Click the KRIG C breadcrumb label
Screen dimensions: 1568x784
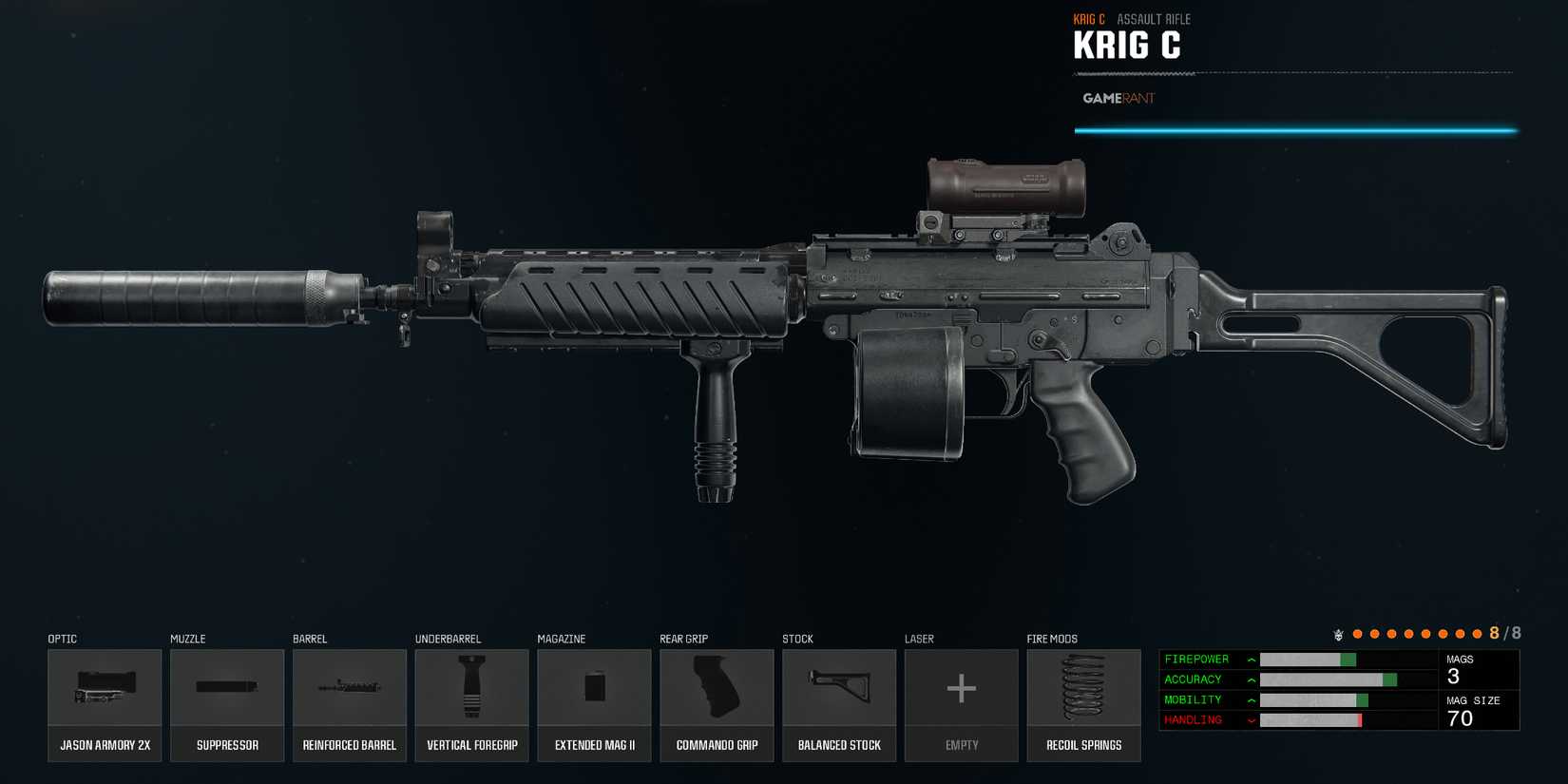[1090, 18]
